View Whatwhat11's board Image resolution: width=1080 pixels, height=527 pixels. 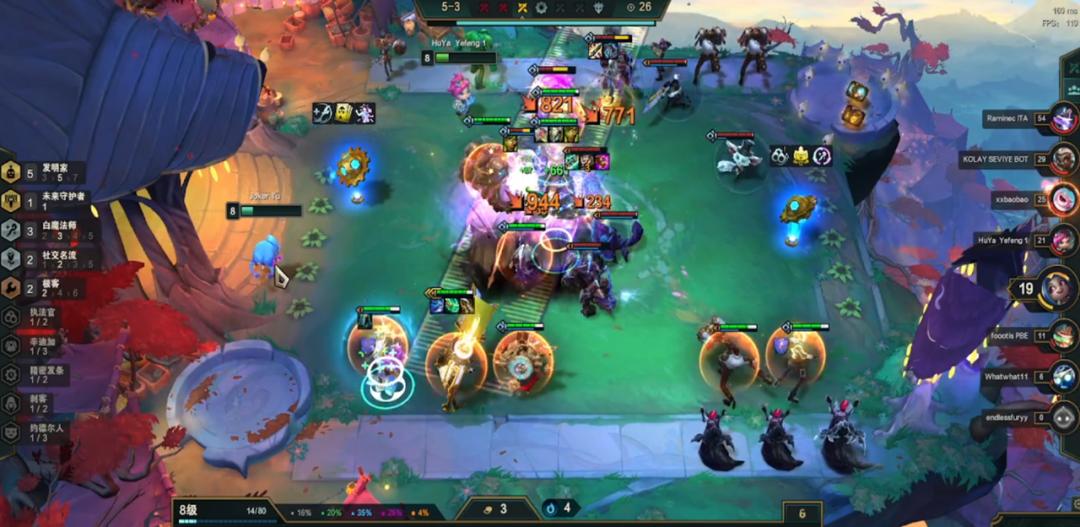pyautogui.click(x=1063, y=376)
